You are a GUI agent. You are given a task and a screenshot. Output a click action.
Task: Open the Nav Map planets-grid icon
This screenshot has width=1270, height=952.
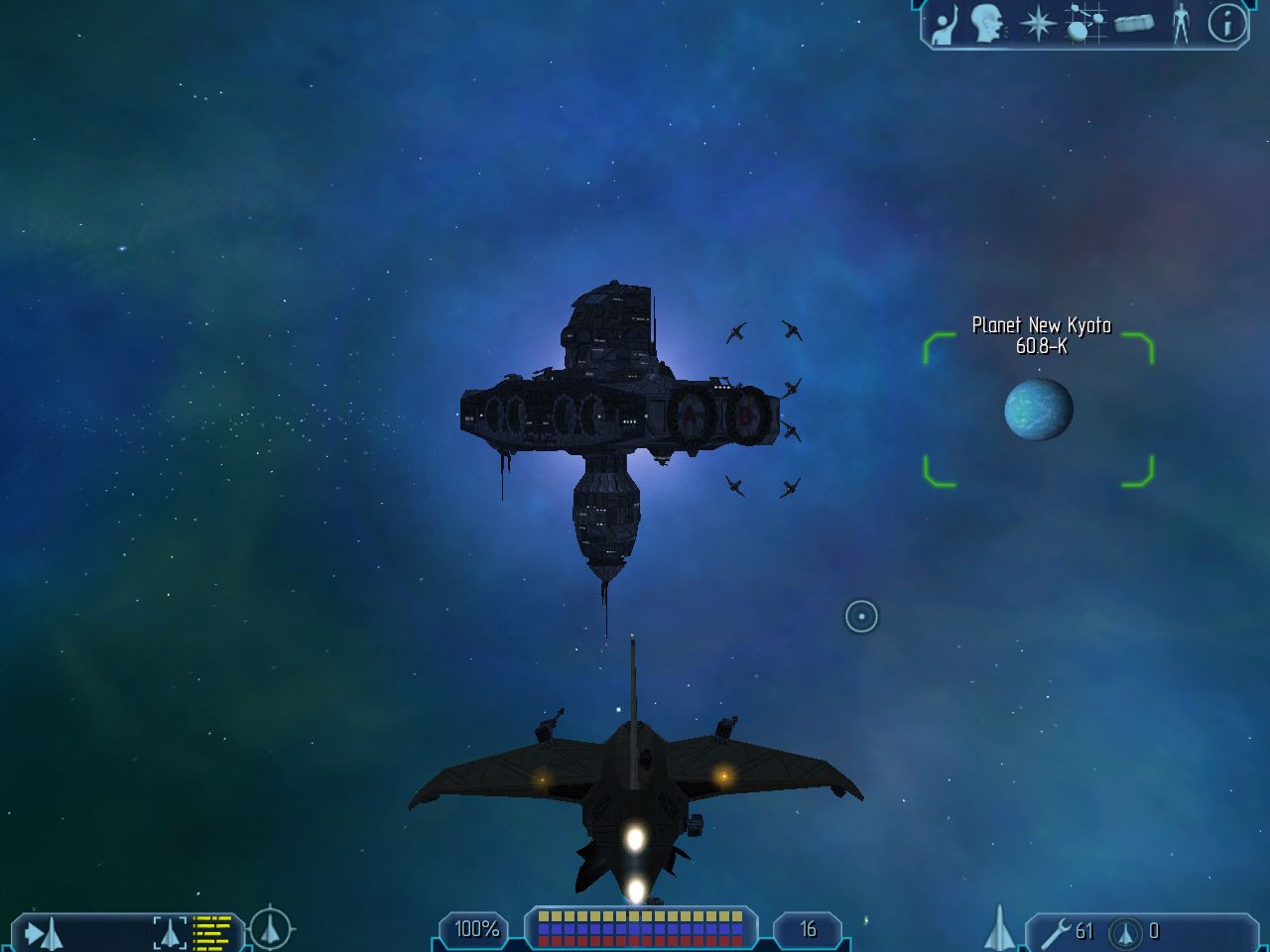tap(1084, 24)
